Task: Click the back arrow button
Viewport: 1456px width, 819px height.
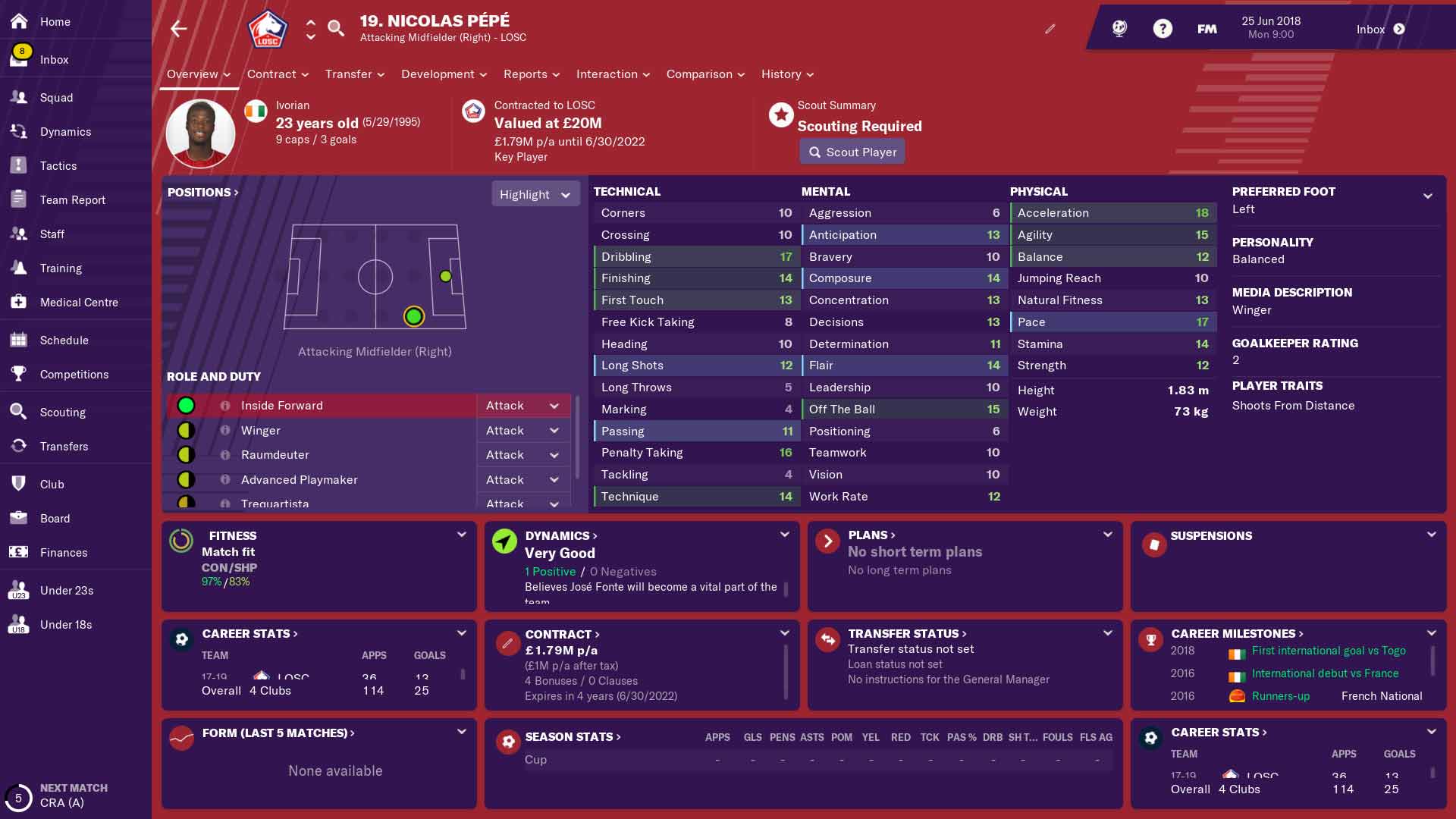Action: (179, 29)
